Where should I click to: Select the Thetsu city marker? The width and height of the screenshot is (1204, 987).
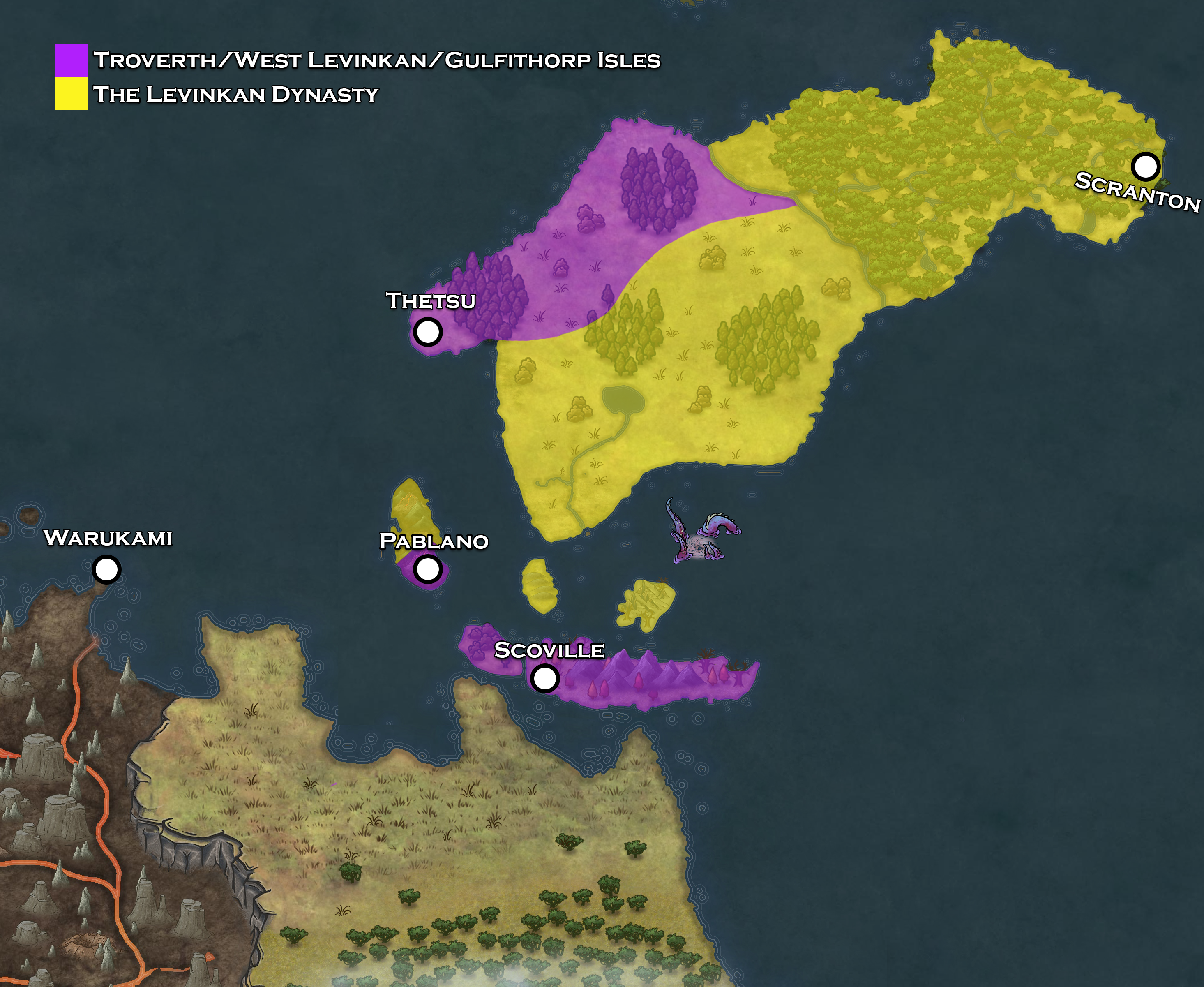coord(427,331)
